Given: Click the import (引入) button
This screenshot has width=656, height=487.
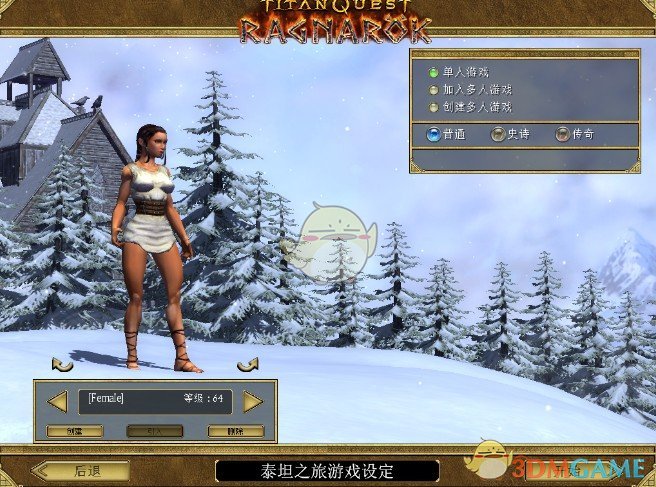Looking at the screenshot, I should click(x=155, y=431).
